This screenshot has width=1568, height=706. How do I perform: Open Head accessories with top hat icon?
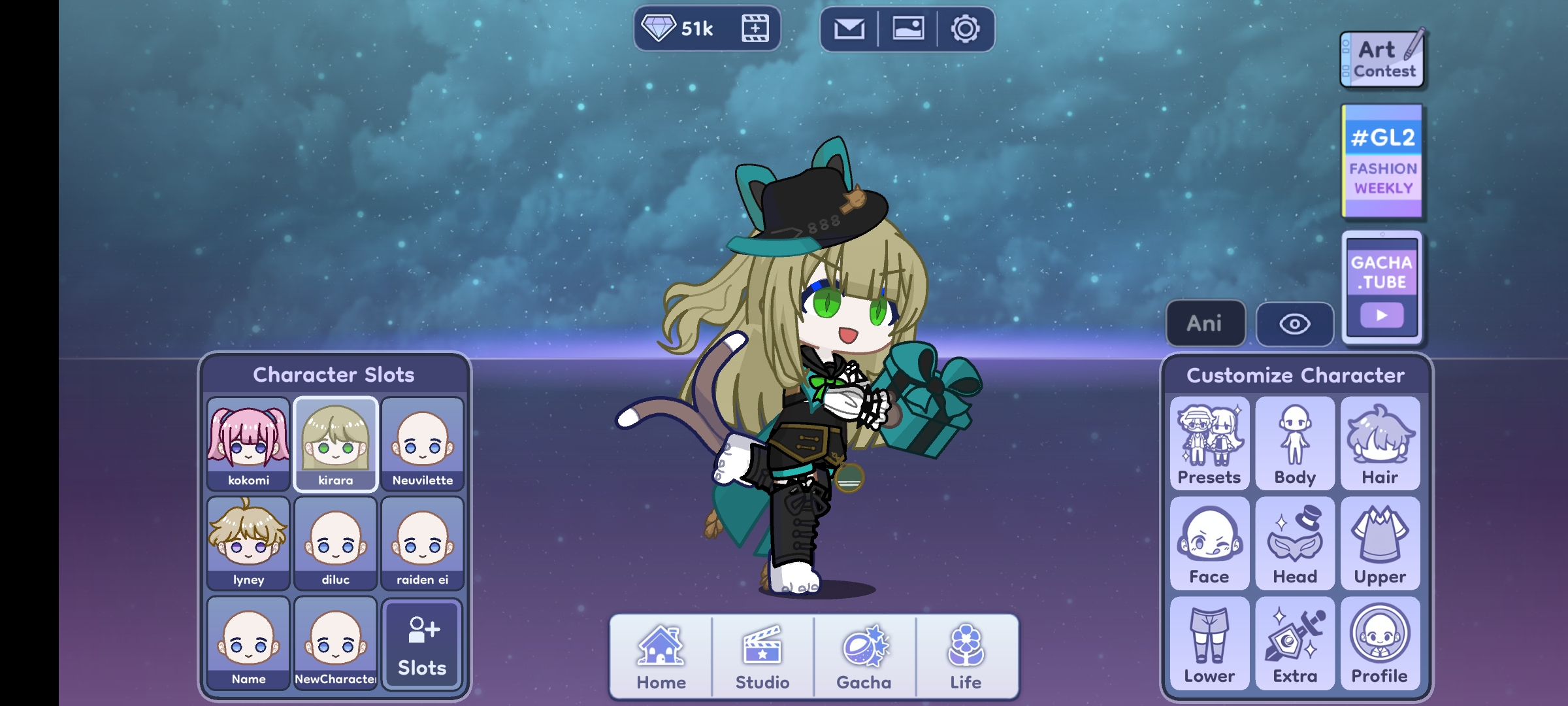click(1295, 543)
